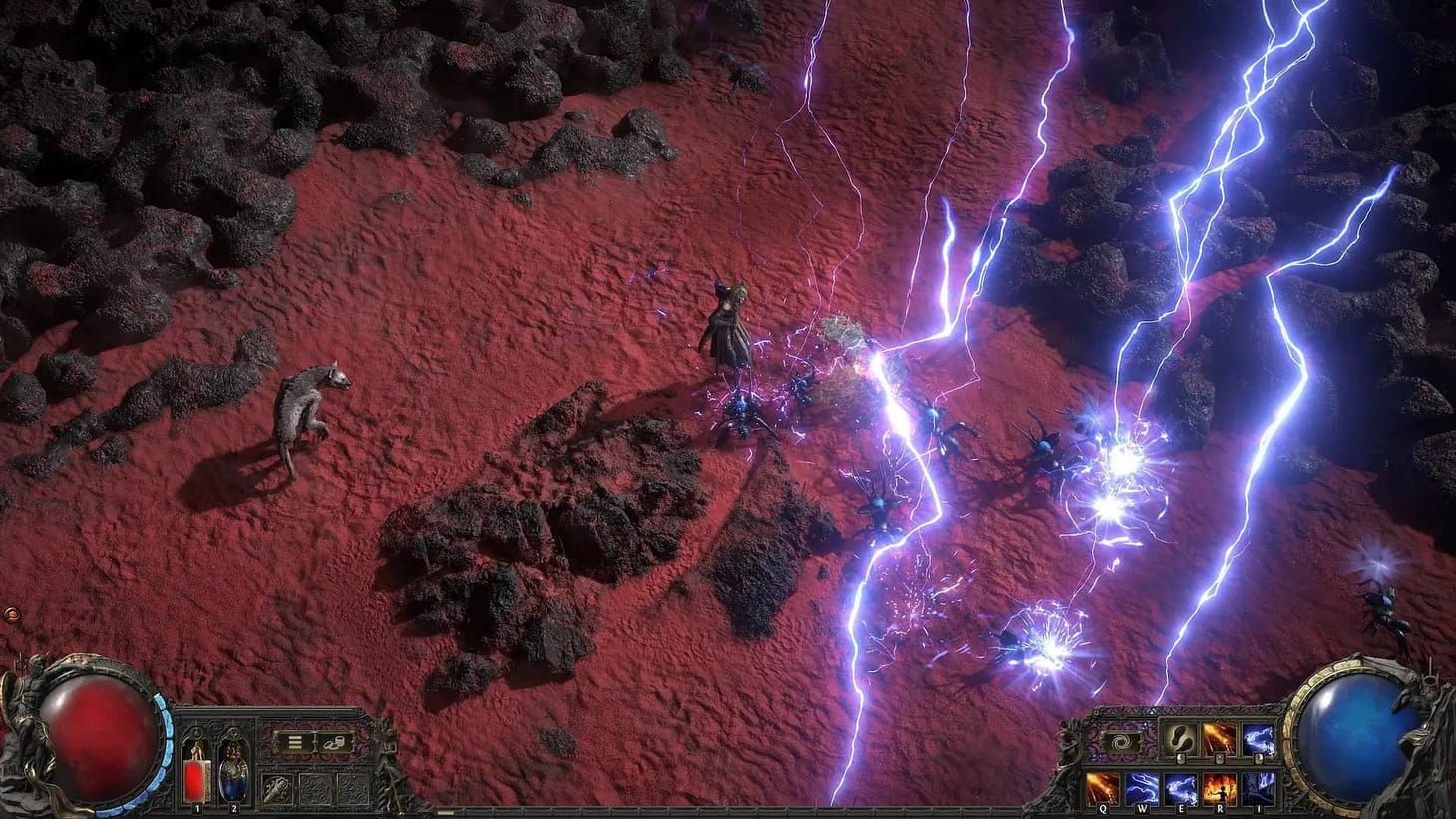Open the hamburger menu near the flasks

[x=295, y=741]
